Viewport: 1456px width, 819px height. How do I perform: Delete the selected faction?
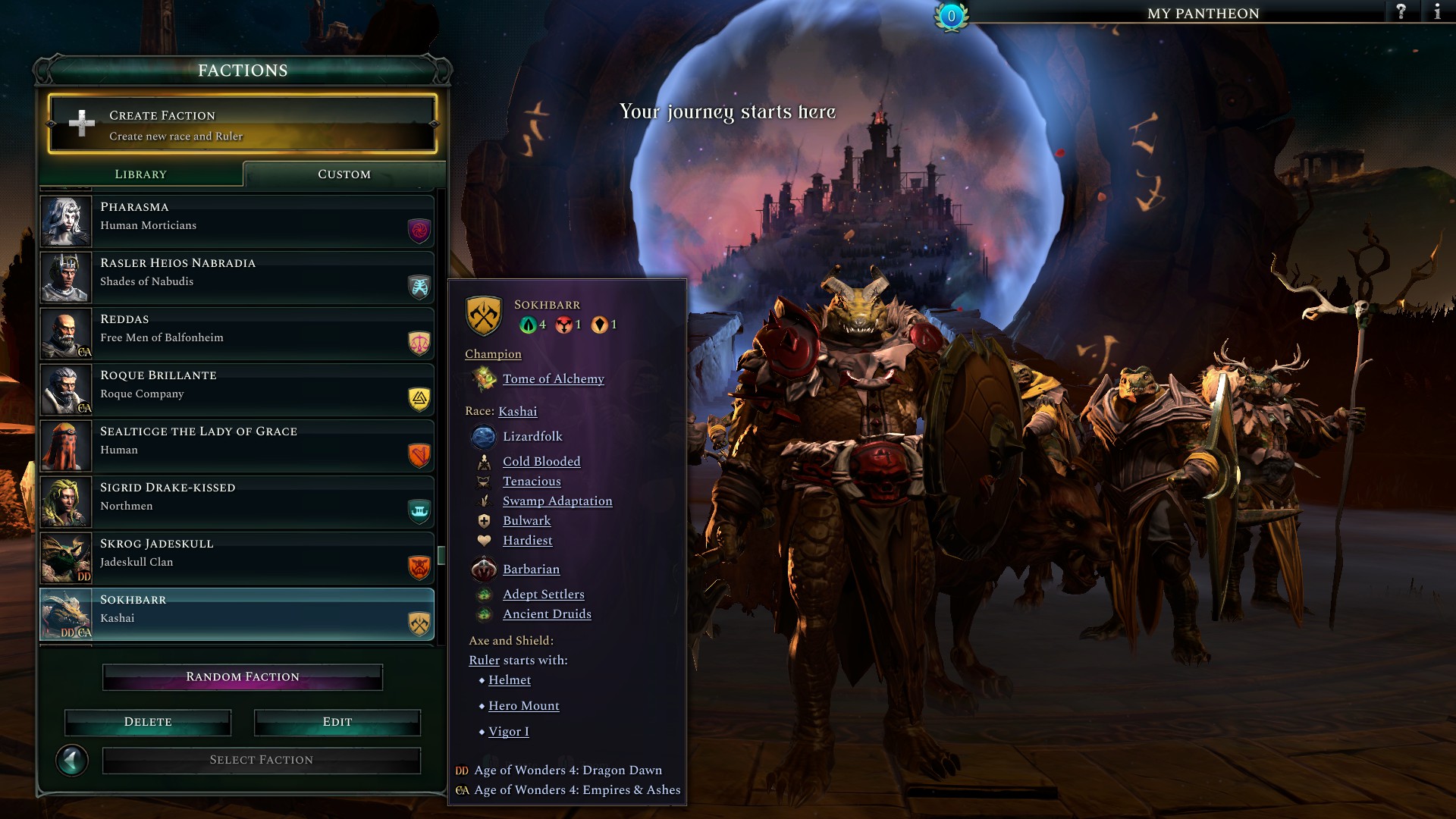pos(148,722)
